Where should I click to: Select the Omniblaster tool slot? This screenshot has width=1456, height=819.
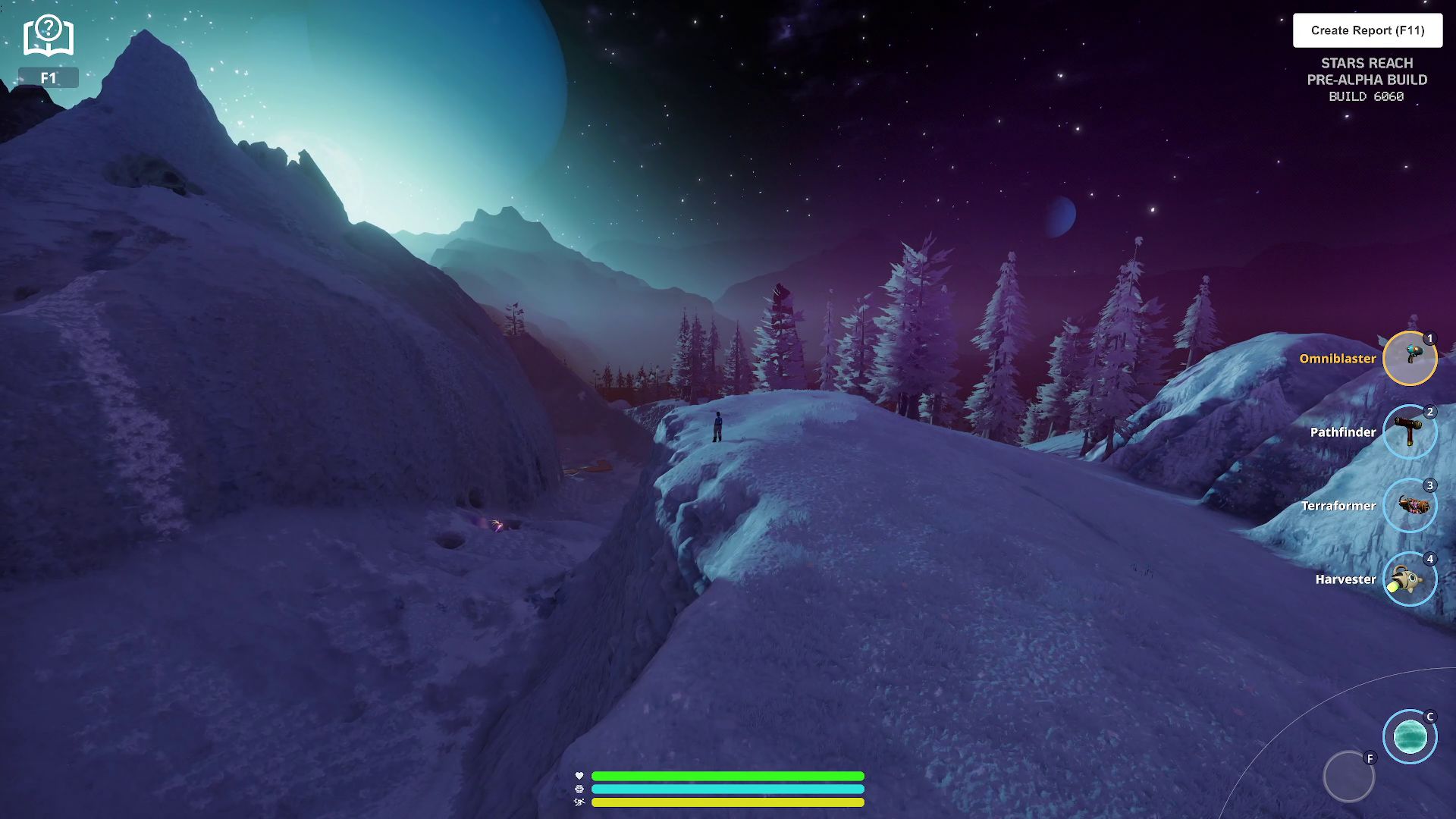pos(1409,358)
